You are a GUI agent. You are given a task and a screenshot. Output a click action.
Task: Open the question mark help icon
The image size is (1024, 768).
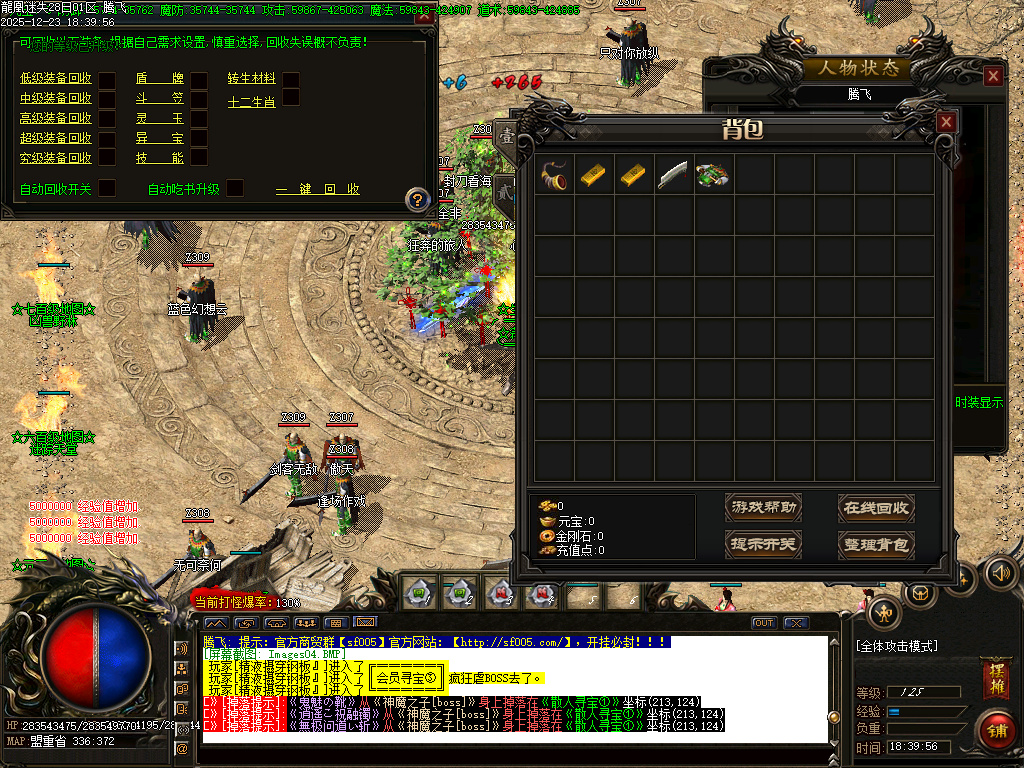click(x=417, y=199)
